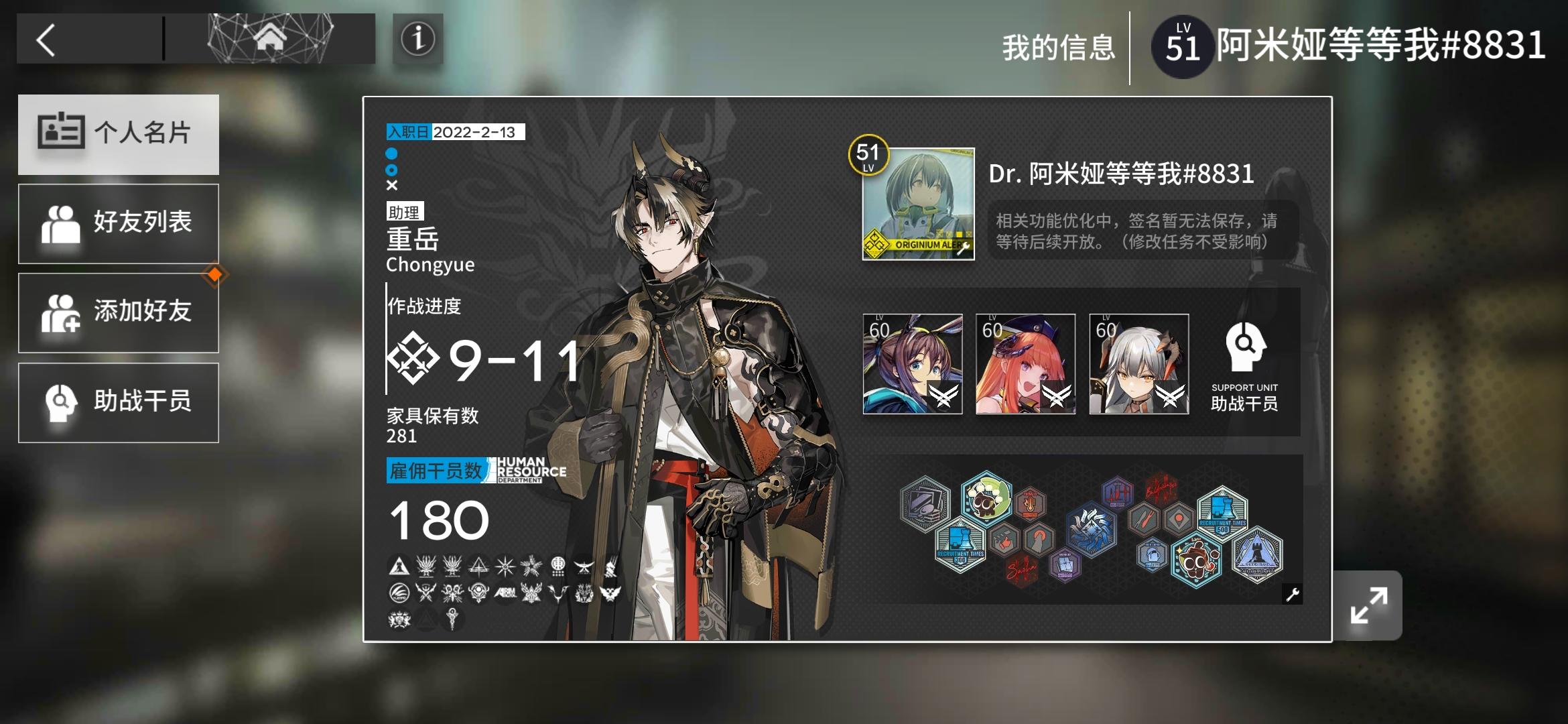Select the orange-haired LV 60 support operator
Screen dimensions: 1568x724
coord(1025,365)
